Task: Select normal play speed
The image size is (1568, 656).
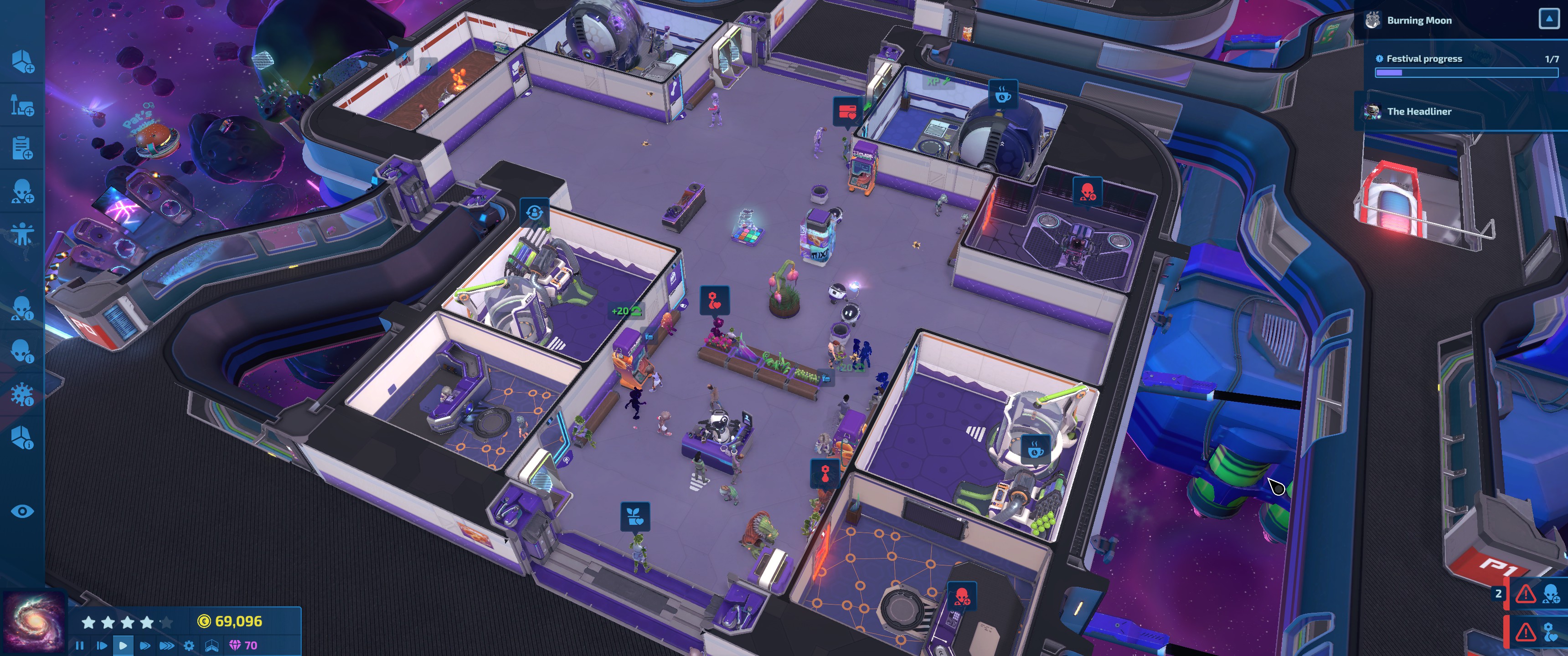Action: pyautogui.click(x=123, y=645)
